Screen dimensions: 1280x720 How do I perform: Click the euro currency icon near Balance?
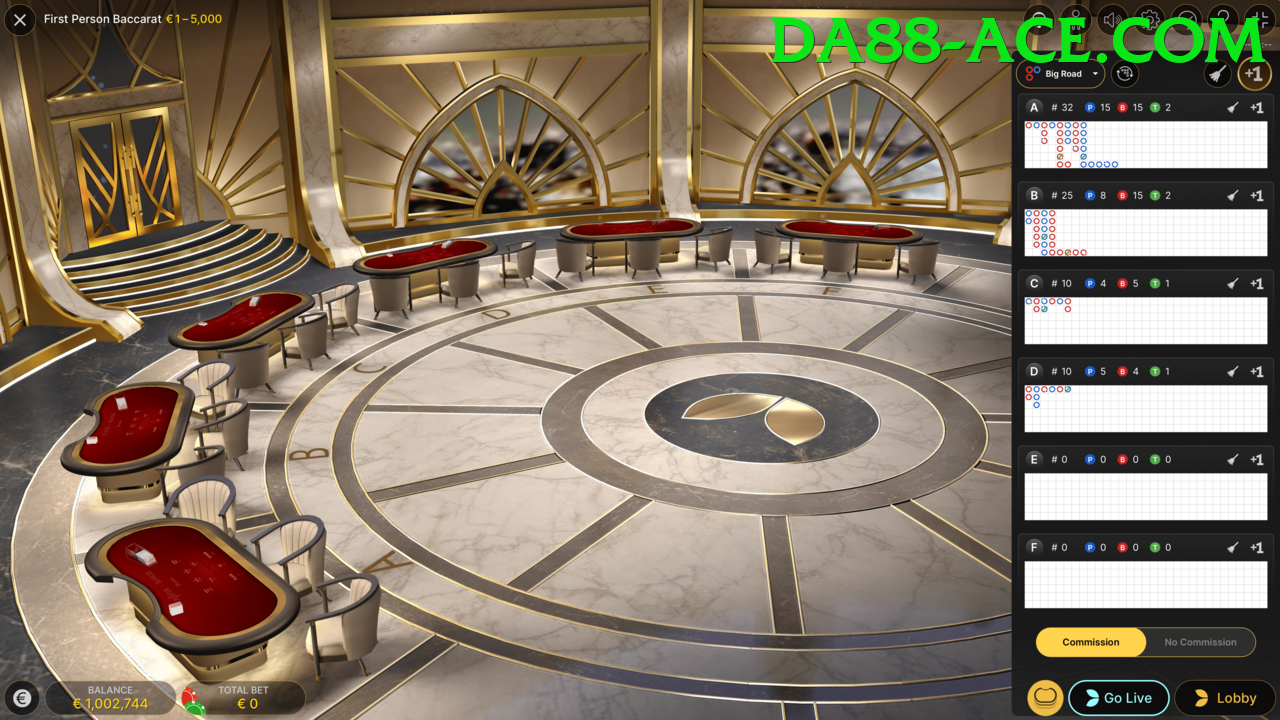22,697
